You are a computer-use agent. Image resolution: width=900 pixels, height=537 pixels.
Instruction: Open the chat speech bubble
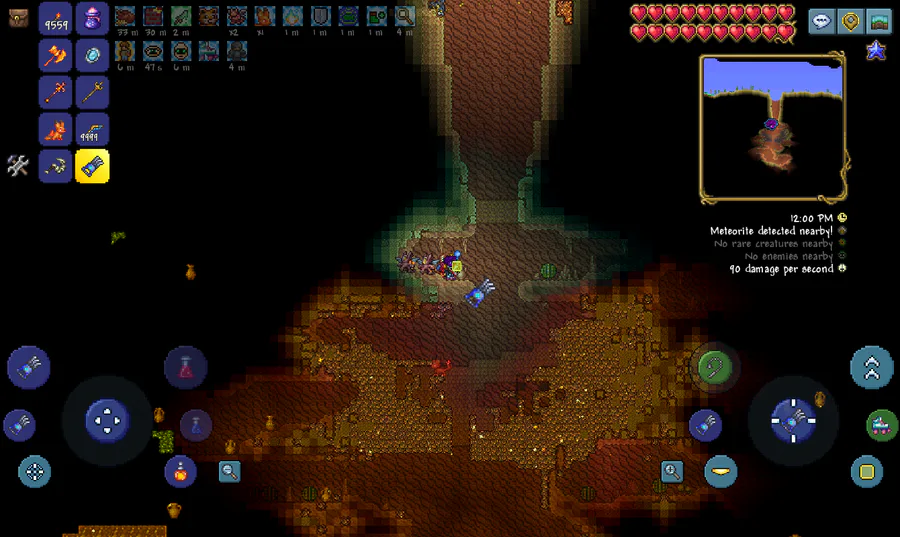822,21
